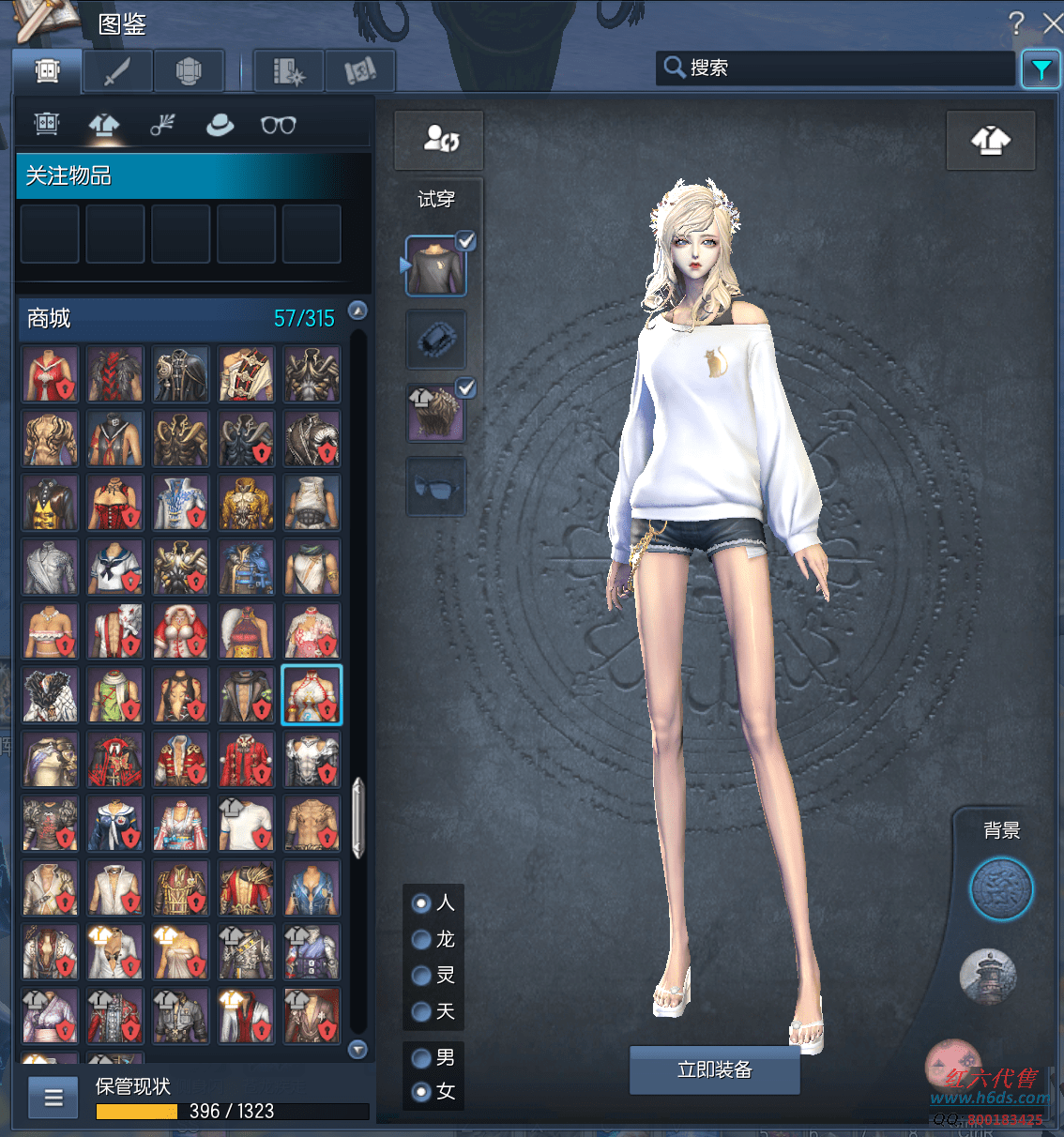
Task: Select the 女 gender option
Action: point(422,1091)
